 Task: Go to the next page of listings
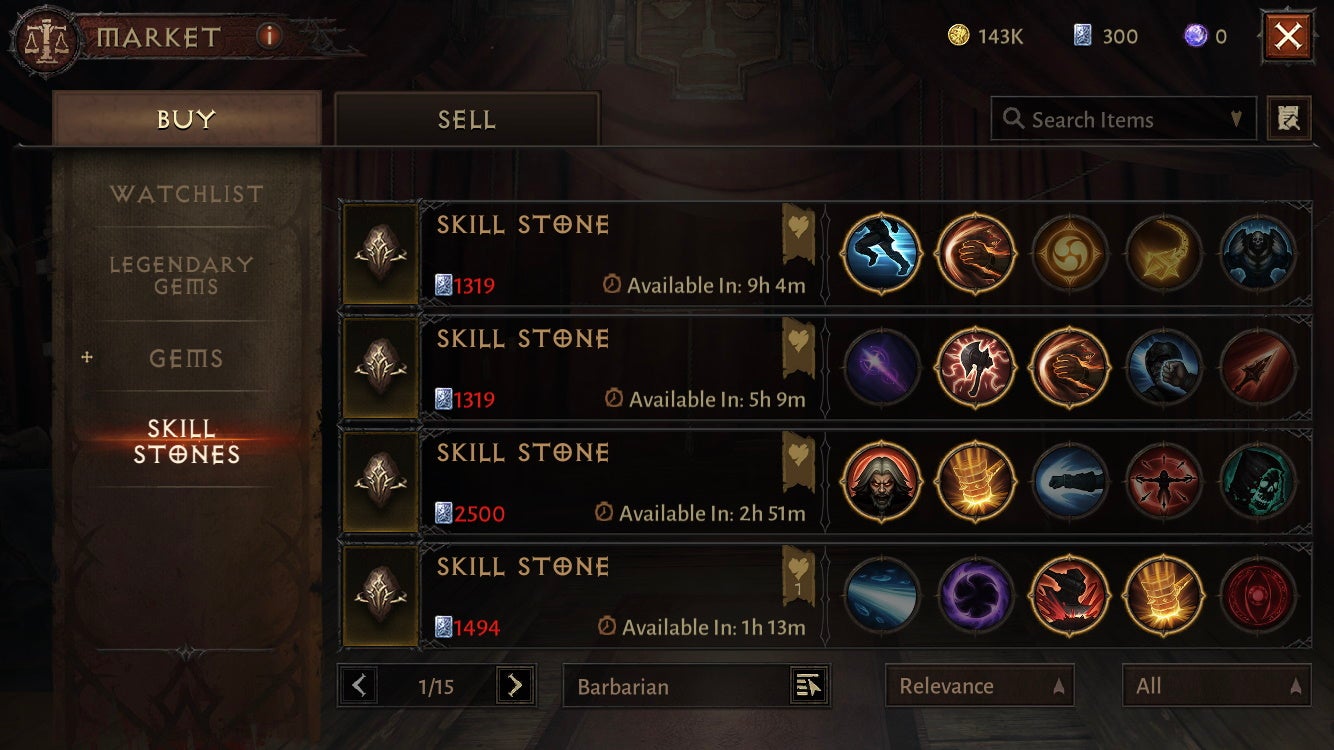(511, 685)
